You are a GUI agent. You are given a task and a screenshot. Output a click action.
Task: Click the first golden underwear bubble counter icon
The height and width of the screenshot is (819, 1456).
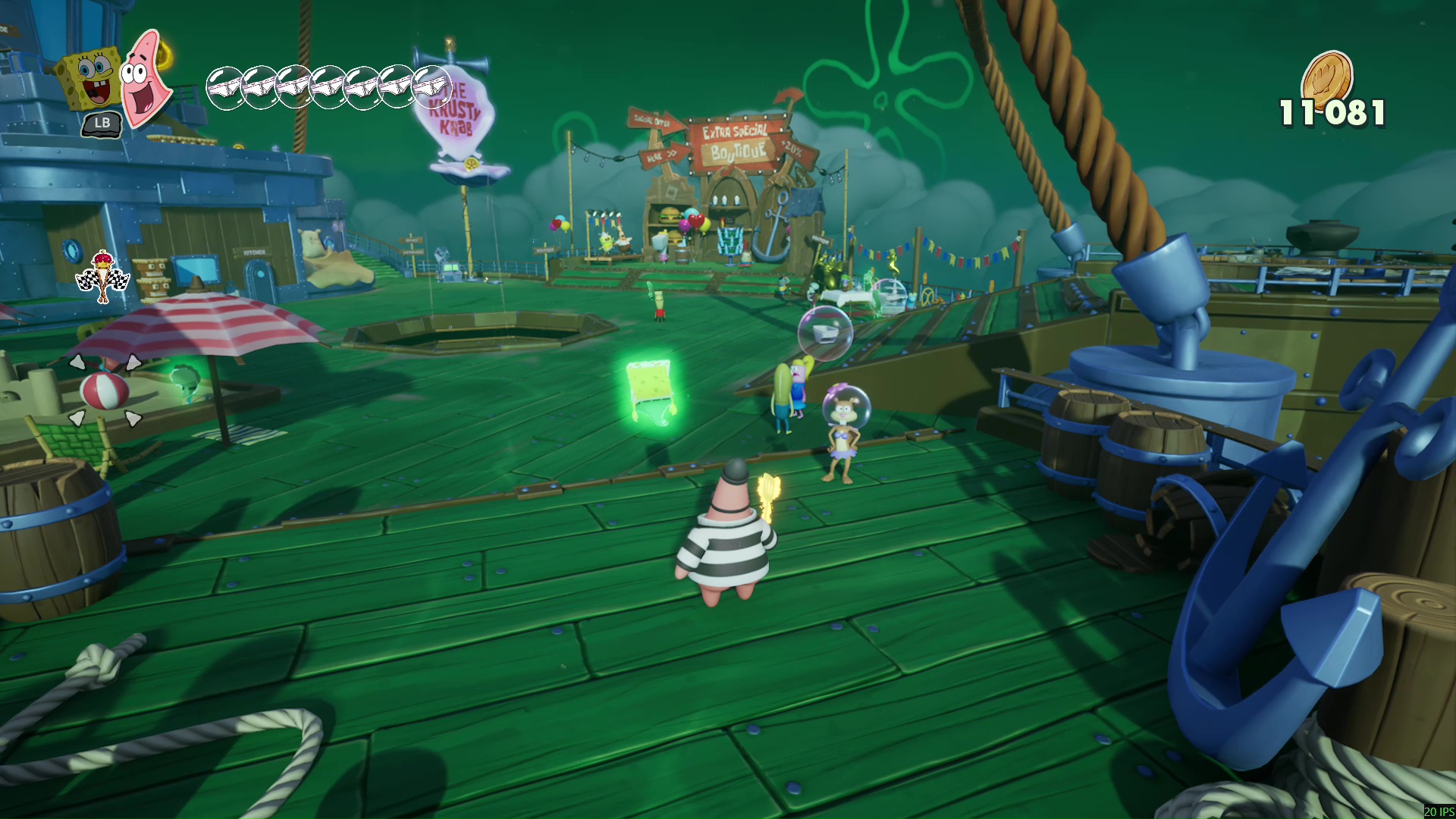tap(224, 86)
